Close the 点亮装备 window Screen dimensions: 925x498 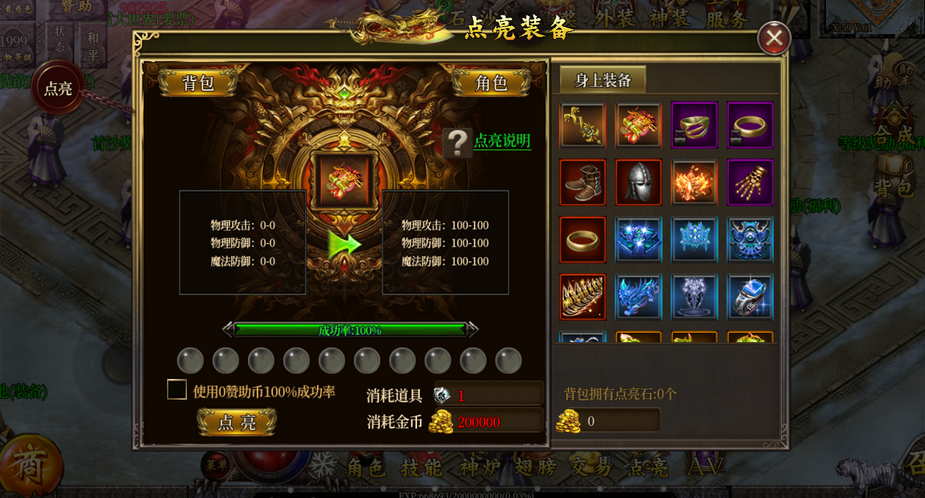[773, 39]
